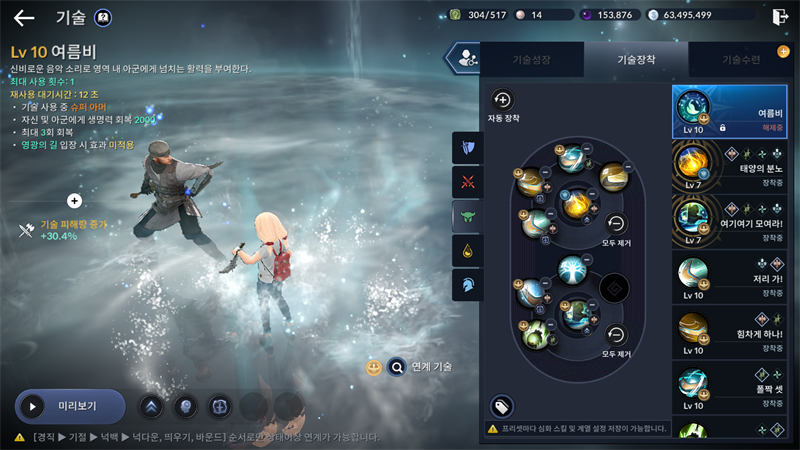
Task: Select the water drop category filter
Action: [x=467, y=250]
